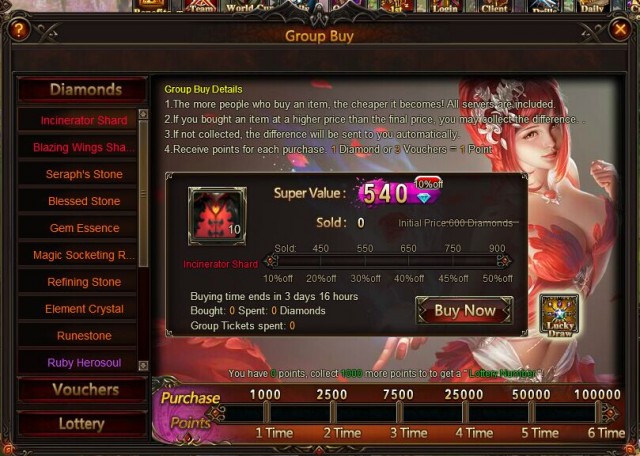
Task: Select Blazing Wings Shard in the list
Action: (83, 147)
